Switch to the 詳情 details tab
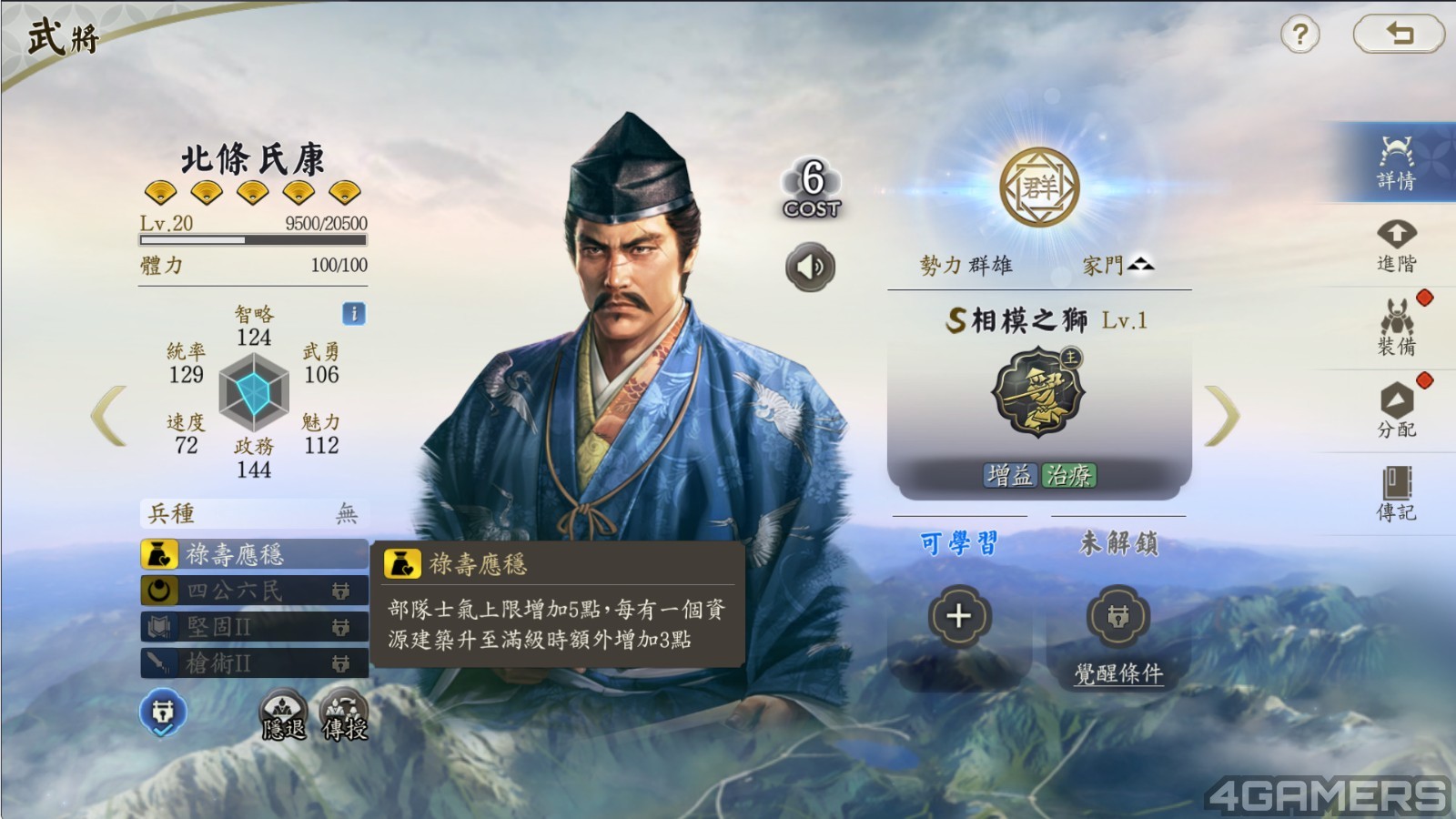 1396,159
